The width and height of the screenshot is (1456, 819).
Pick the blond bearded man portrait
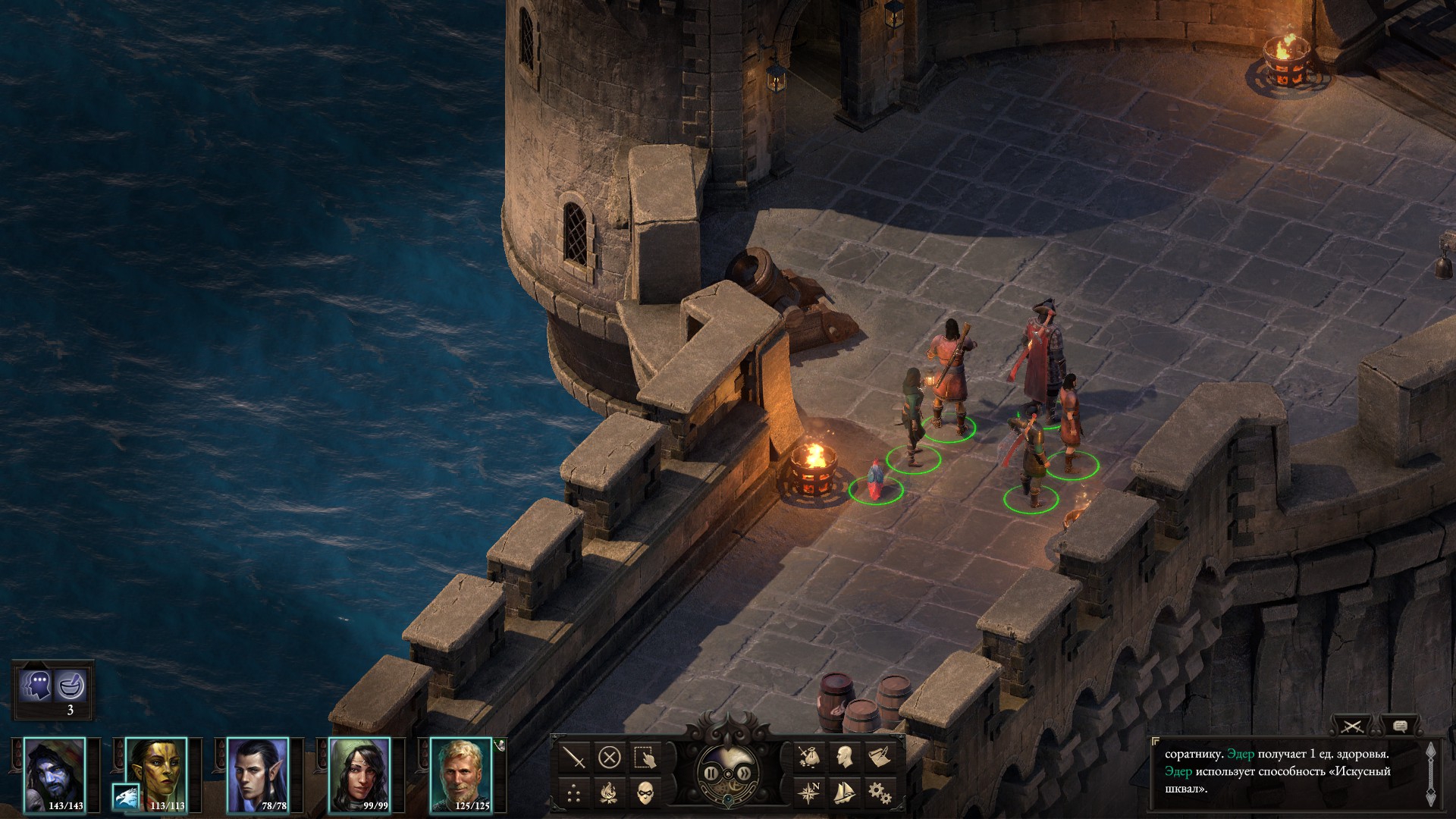[x=460, y=773]
